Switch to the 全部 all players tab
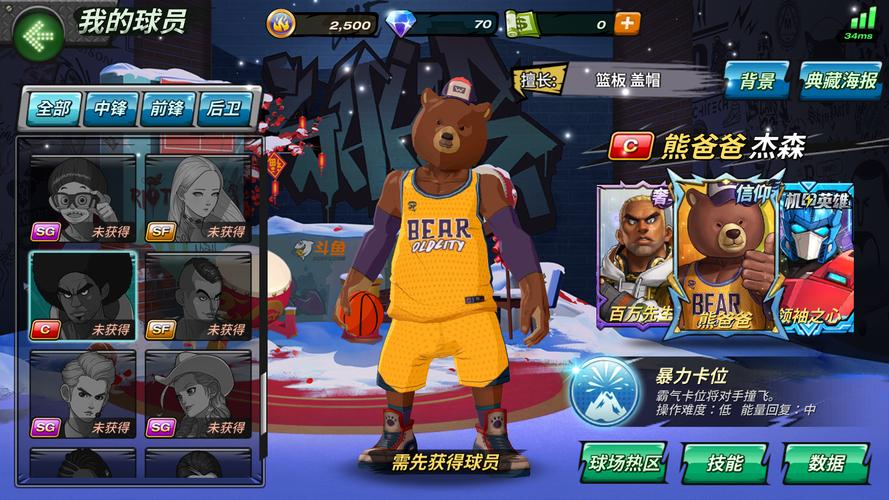Viewport: 889px width, 500px height. click(53, 109)
